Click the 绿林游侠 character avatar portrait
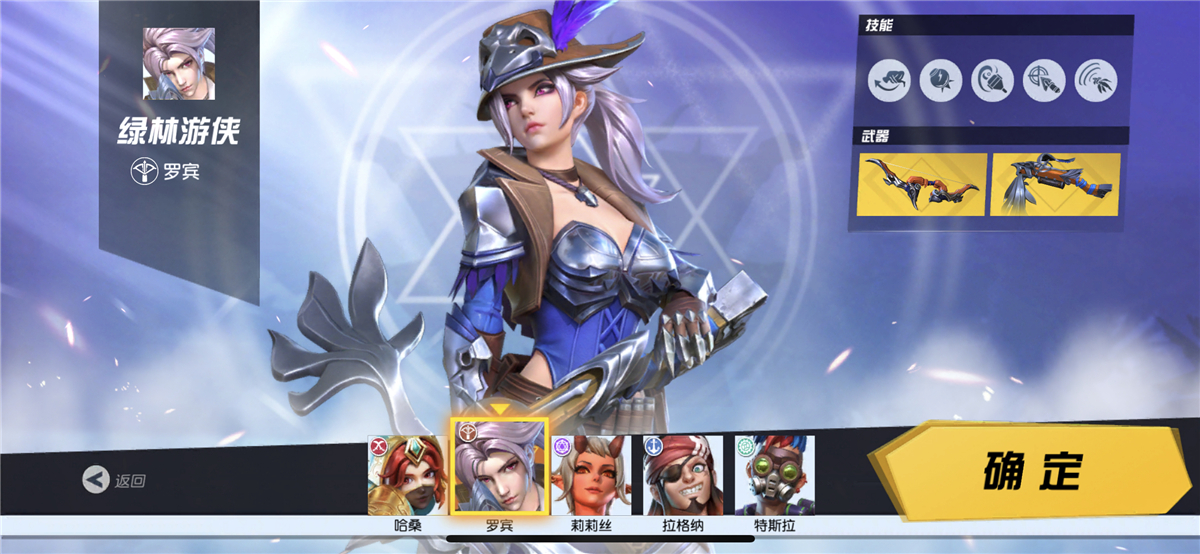This screenshot has height=554, width=1200. coord(179,64)
